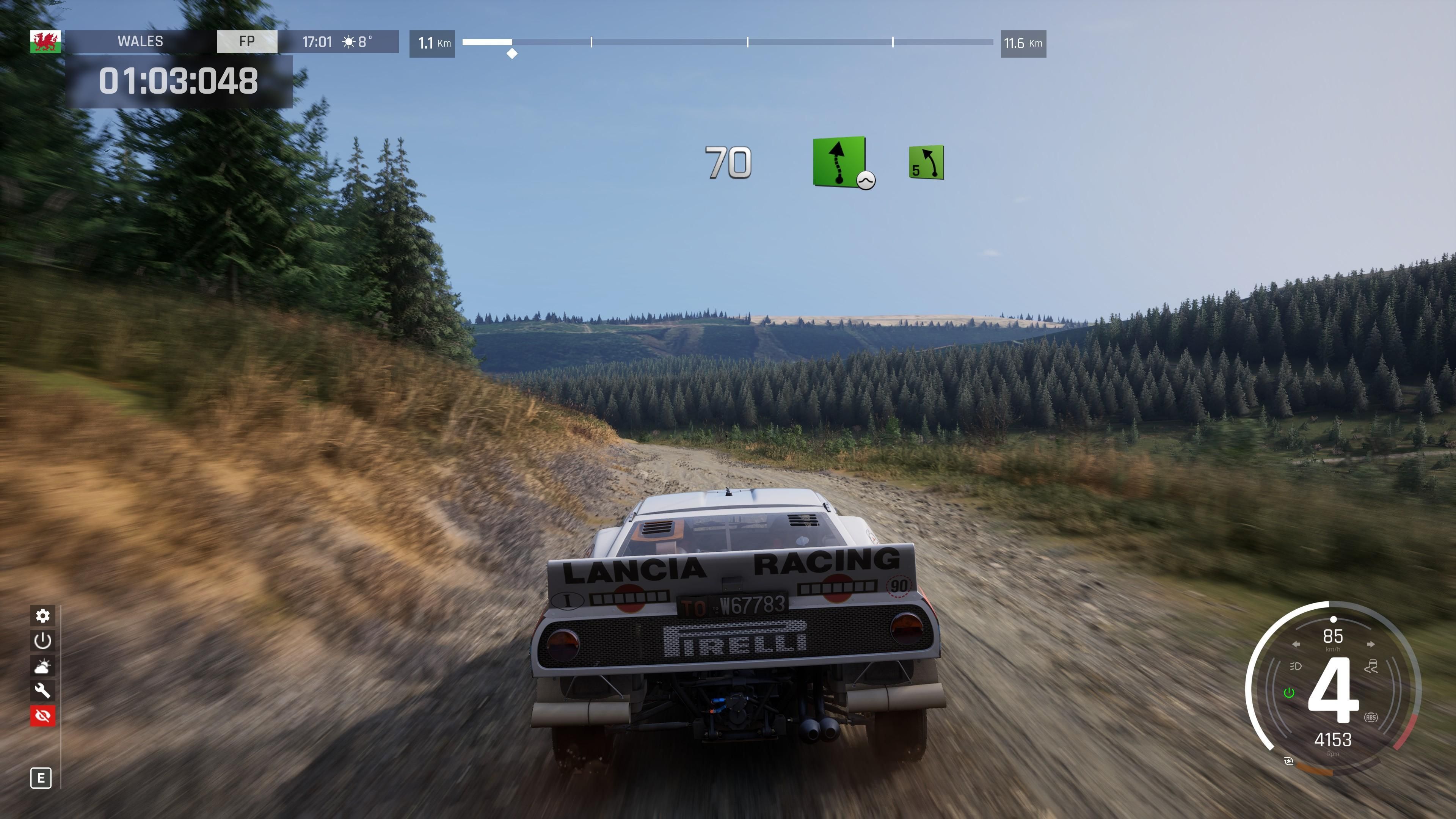The width and height of the screenshot is (1456, 819).
Task: Click the power icon in the side toolbar
Action: coord(43,640)
